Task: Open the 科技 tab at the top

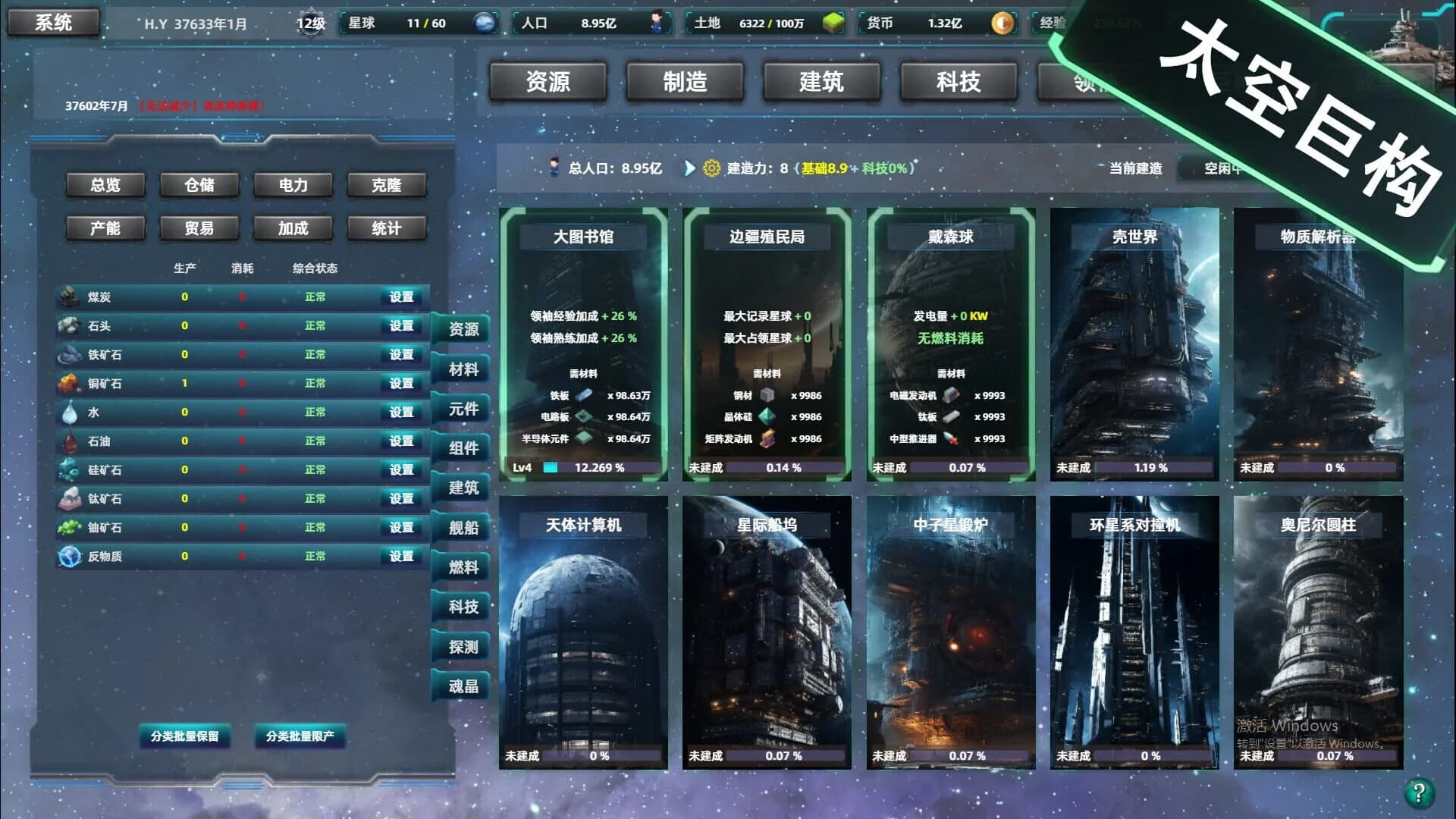Action: click(x=957, y=82)
